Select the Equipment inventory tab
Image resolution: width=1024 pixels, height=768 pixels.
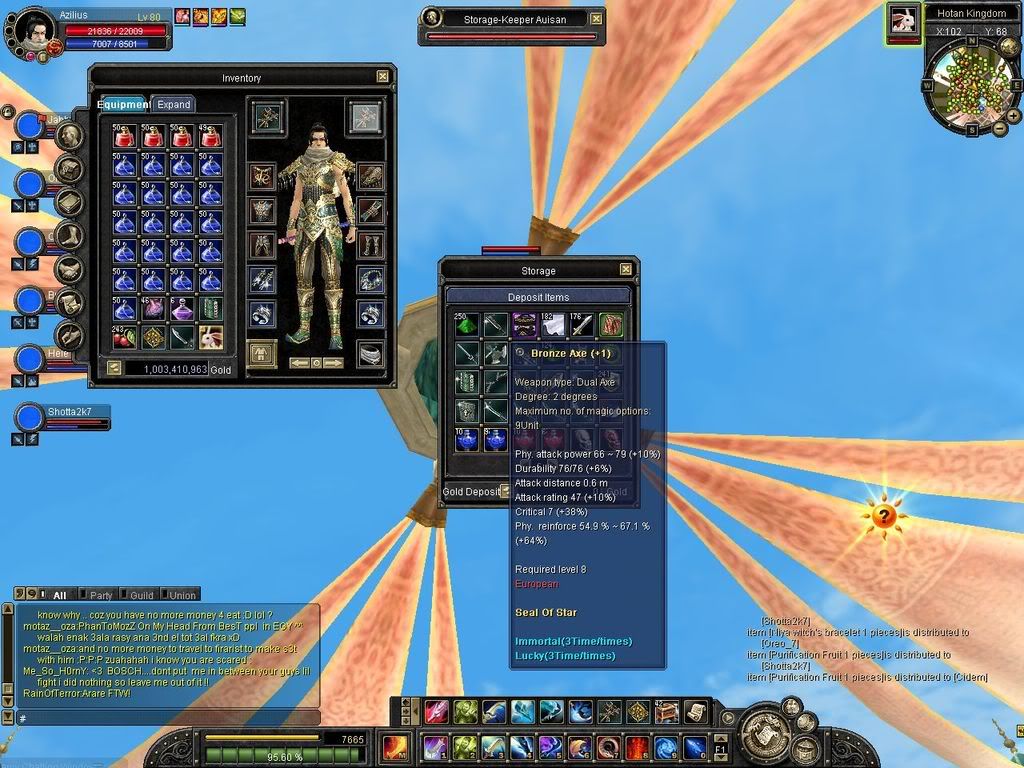coord(123,104)
